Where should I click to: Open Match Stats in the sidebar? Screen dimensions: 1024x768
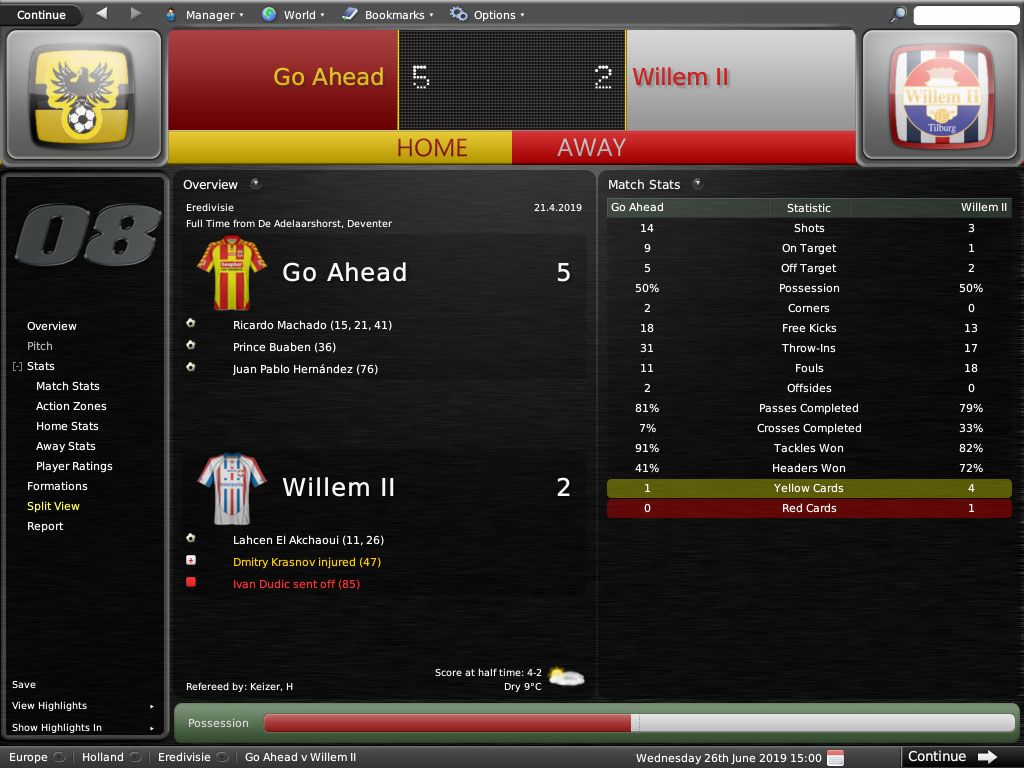point(68,386)
